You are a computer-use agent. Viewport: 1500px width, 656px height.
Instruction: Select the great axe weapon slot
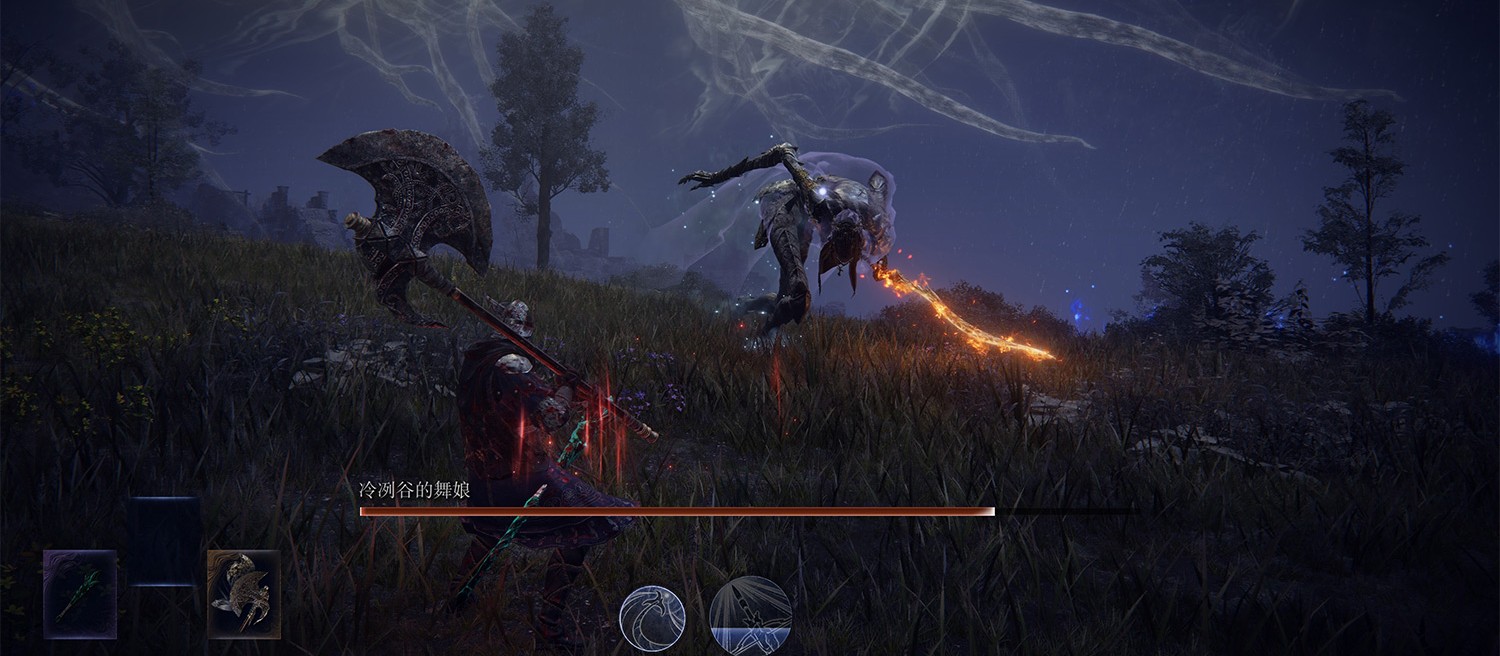[x=244, y=594]
